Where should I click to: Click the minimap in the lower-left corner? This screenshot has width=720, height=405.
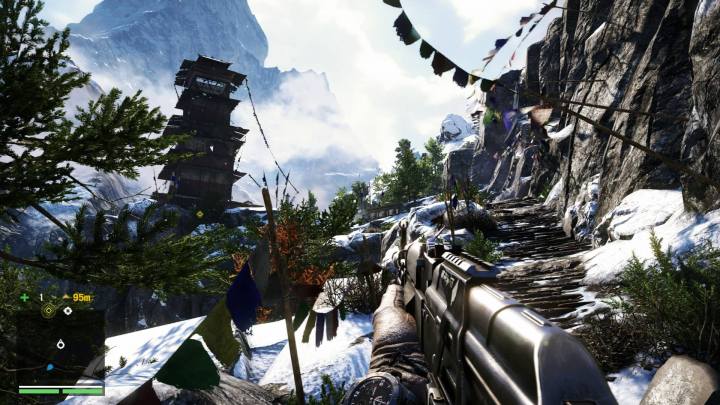pos(60,342)
